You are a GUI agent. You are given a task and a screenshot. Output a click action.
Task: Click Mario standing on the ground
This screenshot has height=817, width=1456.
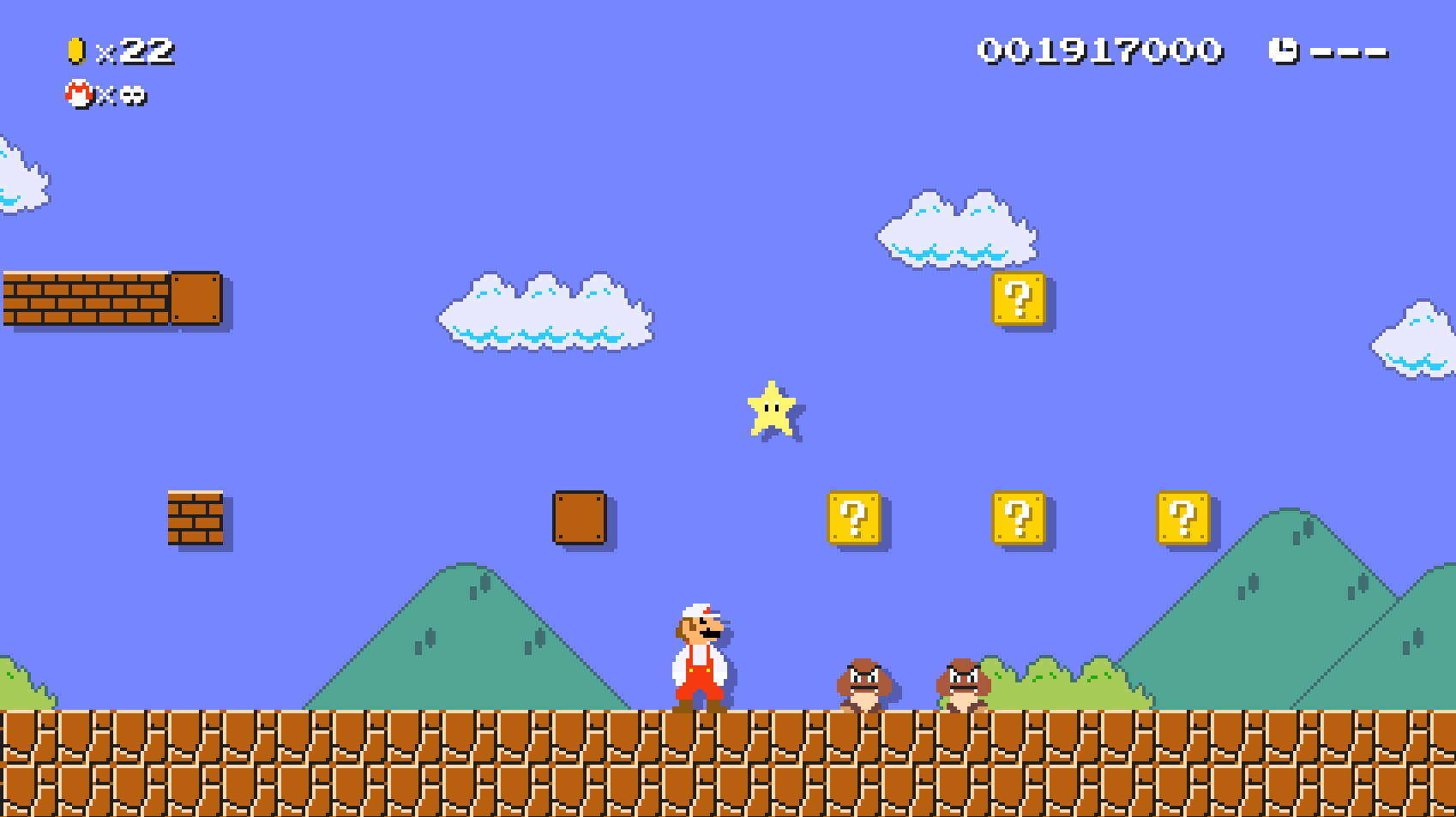coord(699,656)
